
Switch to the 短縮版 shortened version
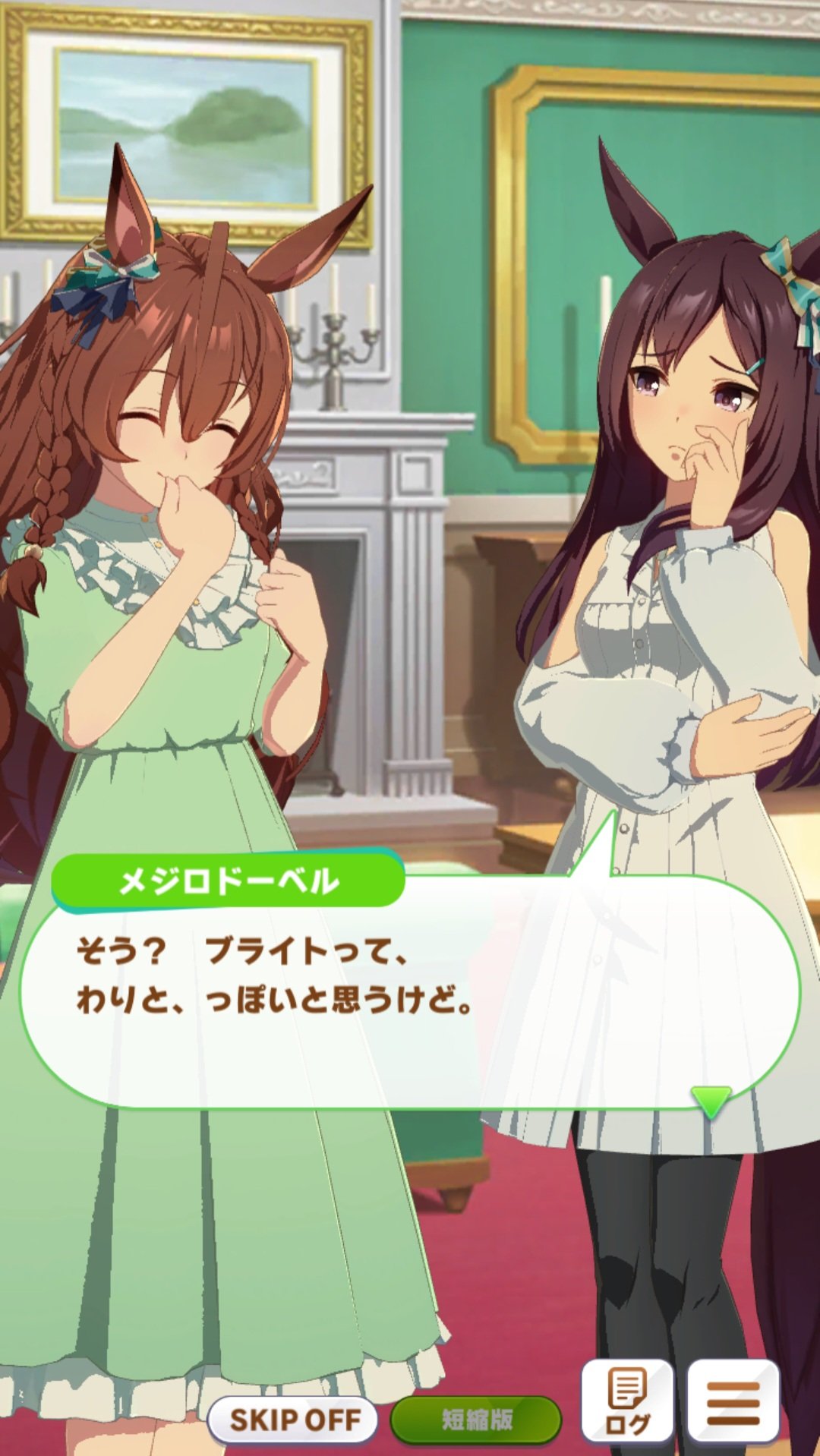pyautogui.click(x=476, y=1419)
